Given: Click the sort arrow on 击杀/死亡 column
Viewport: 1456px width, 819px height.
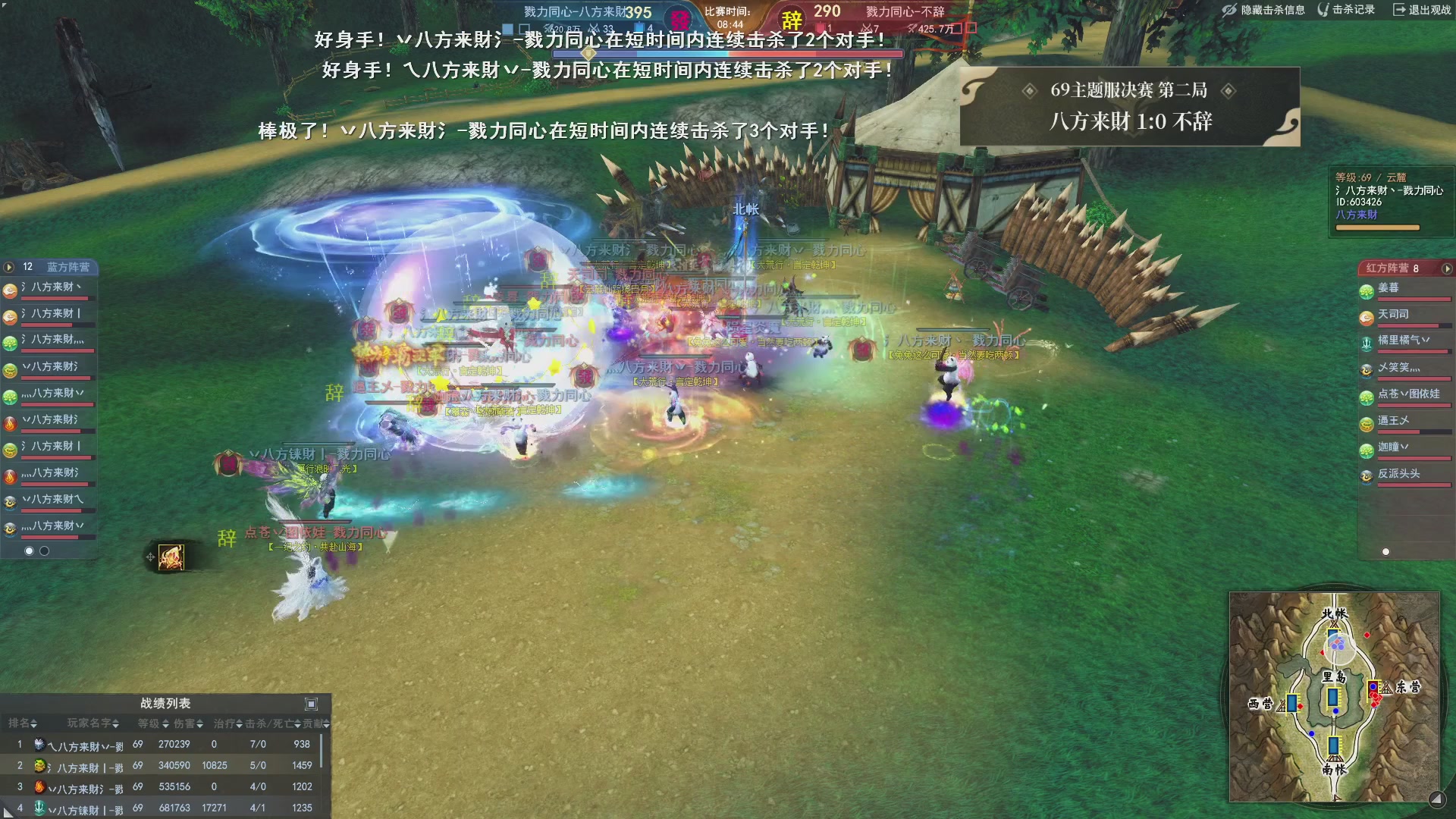Looking at the screenshot, I should tap(296, 724).
